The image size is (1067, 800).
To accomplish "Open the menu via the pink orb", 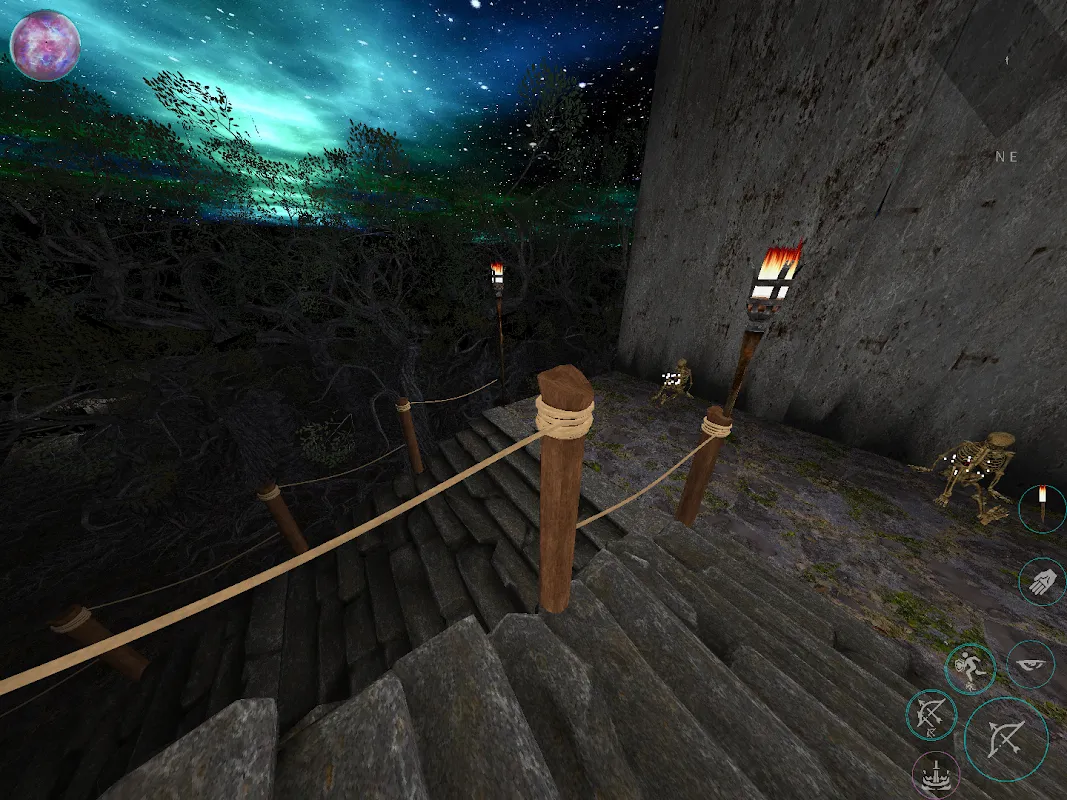I will [x=45, y=45].
